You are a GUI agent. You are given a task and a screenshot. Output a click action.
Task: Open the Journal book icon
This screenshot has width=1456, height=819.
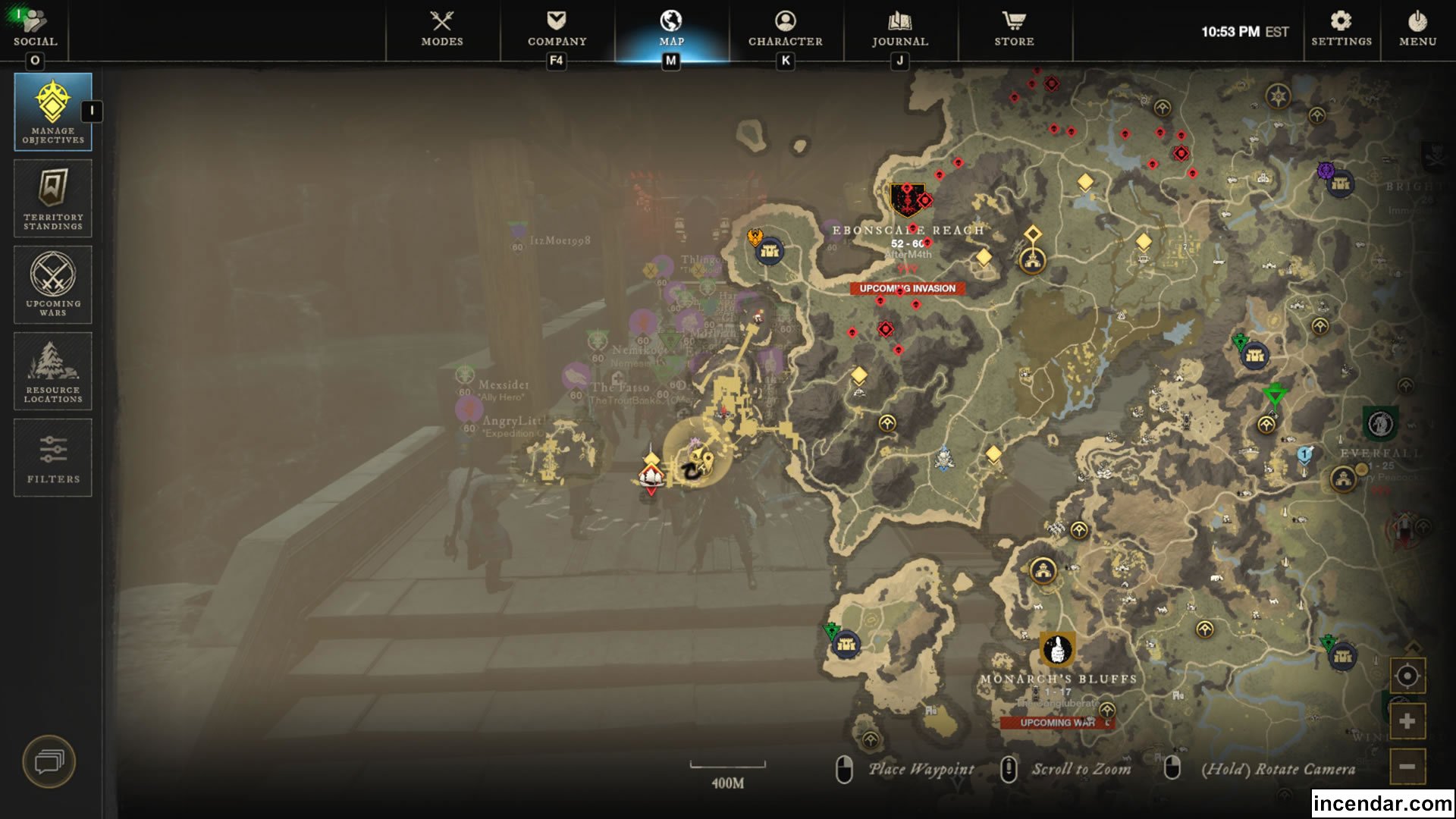pos(899,25)
